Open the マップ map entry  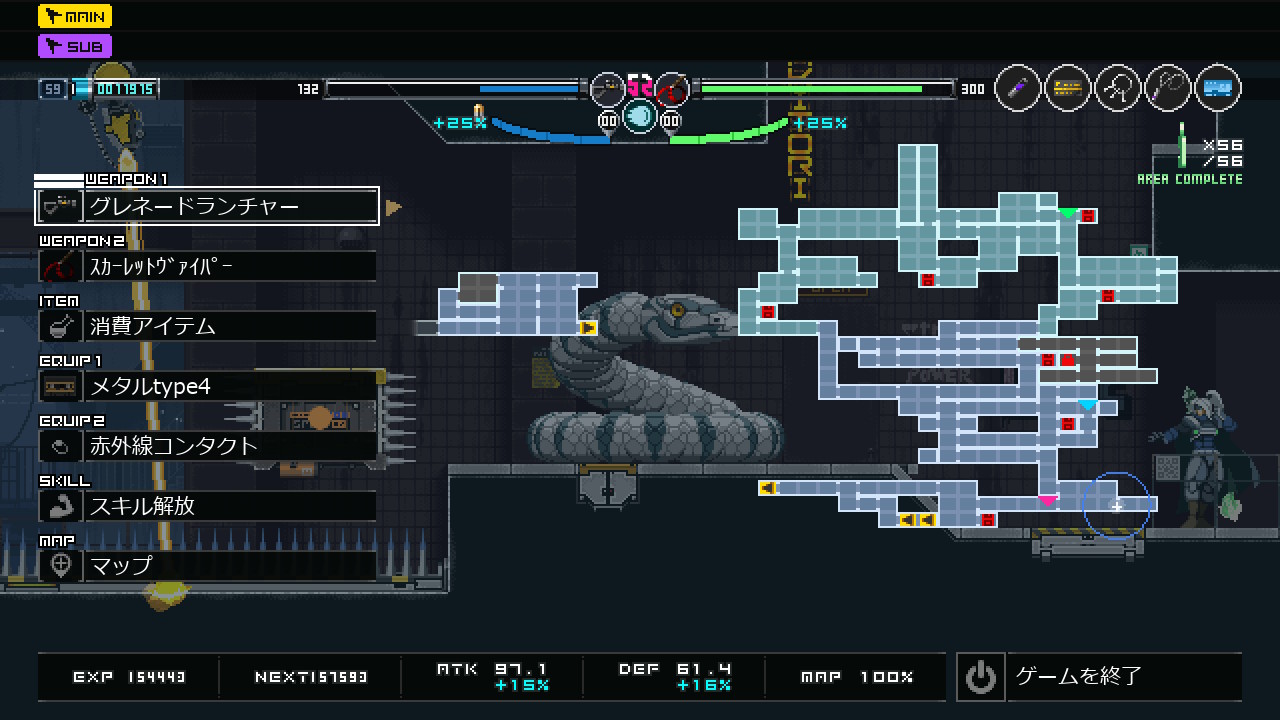[x=207, y=566]
